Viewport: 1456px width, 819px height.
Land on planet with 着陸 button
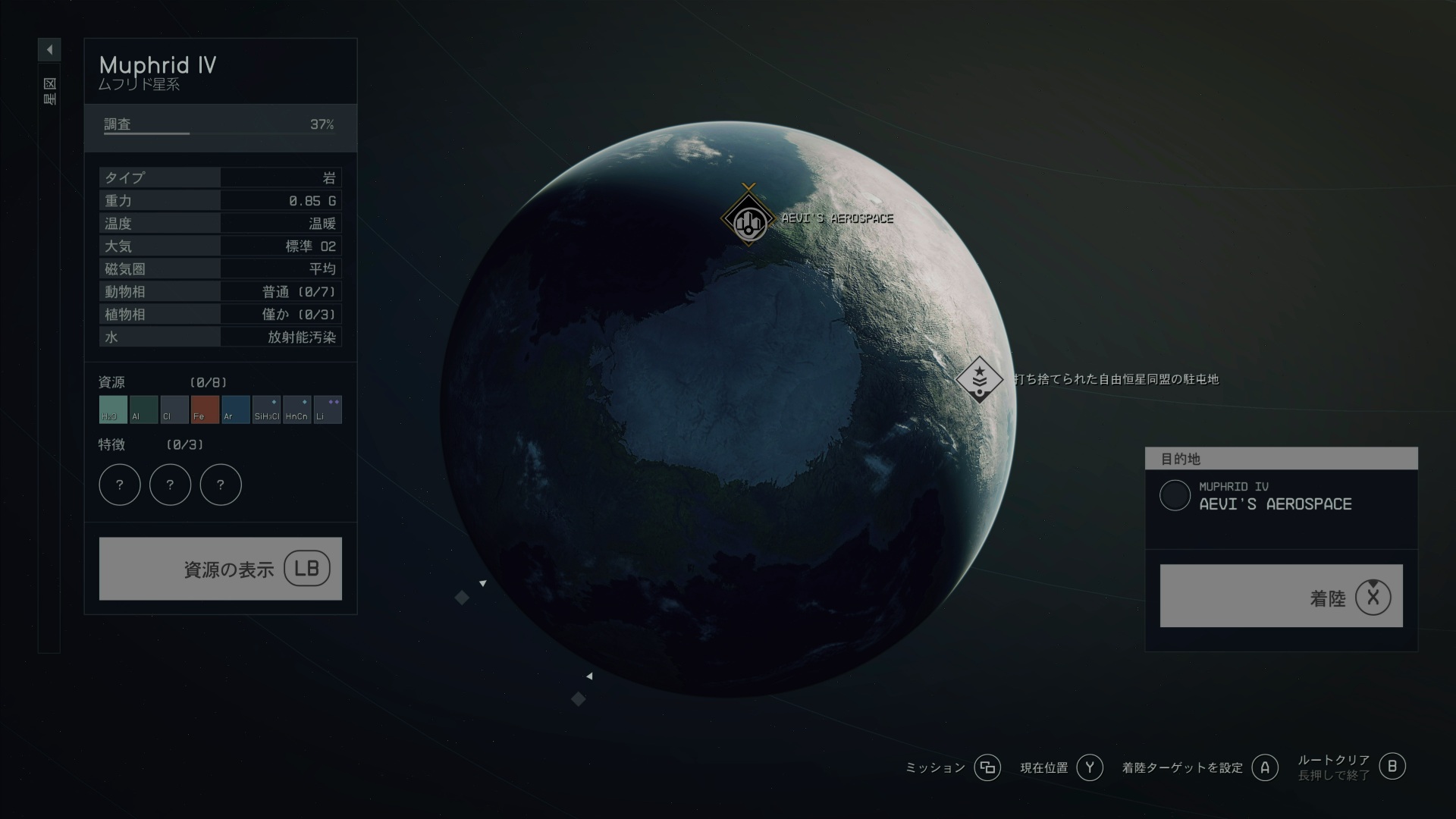coord(1281,596)
